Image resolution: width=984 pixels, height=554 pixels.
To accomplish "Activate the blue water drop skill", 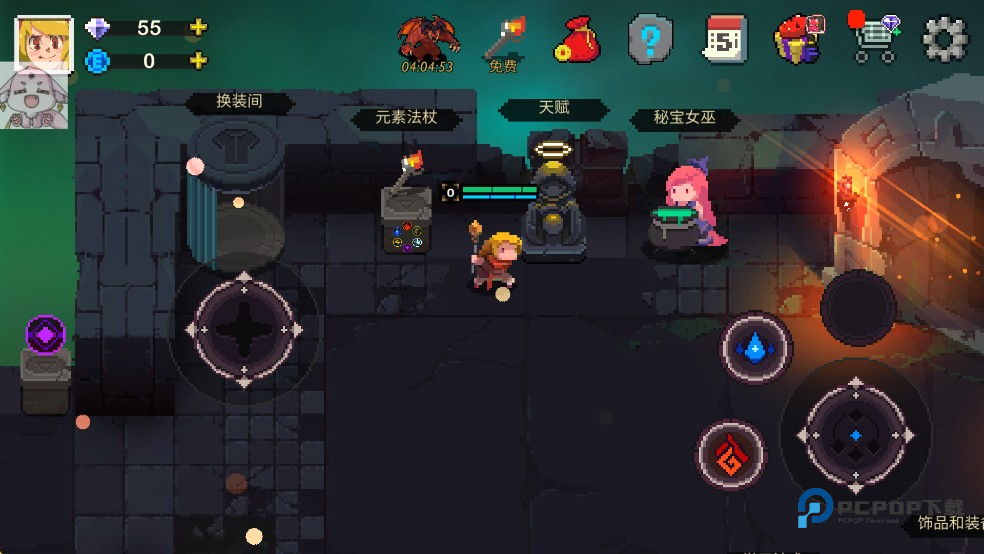I will coord(757,348).
